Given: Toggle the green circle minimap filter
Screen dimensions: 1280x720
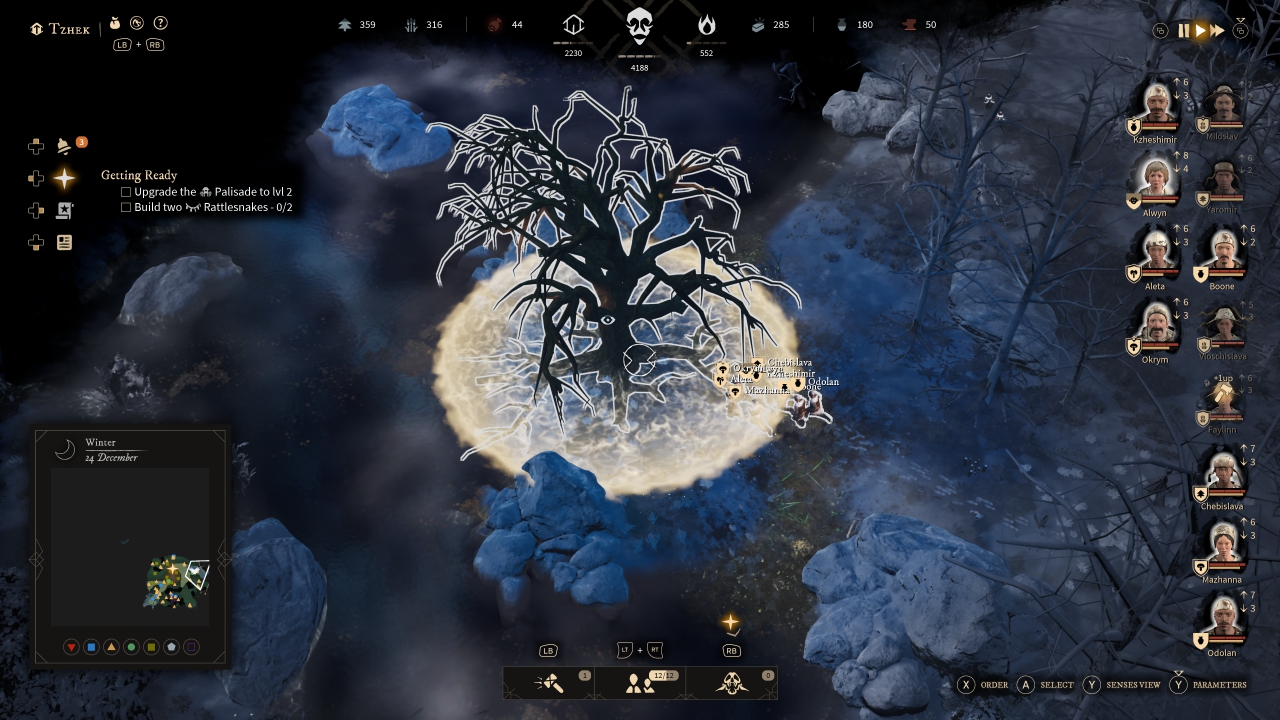Looking at the screenshot, I should [131, 647].
